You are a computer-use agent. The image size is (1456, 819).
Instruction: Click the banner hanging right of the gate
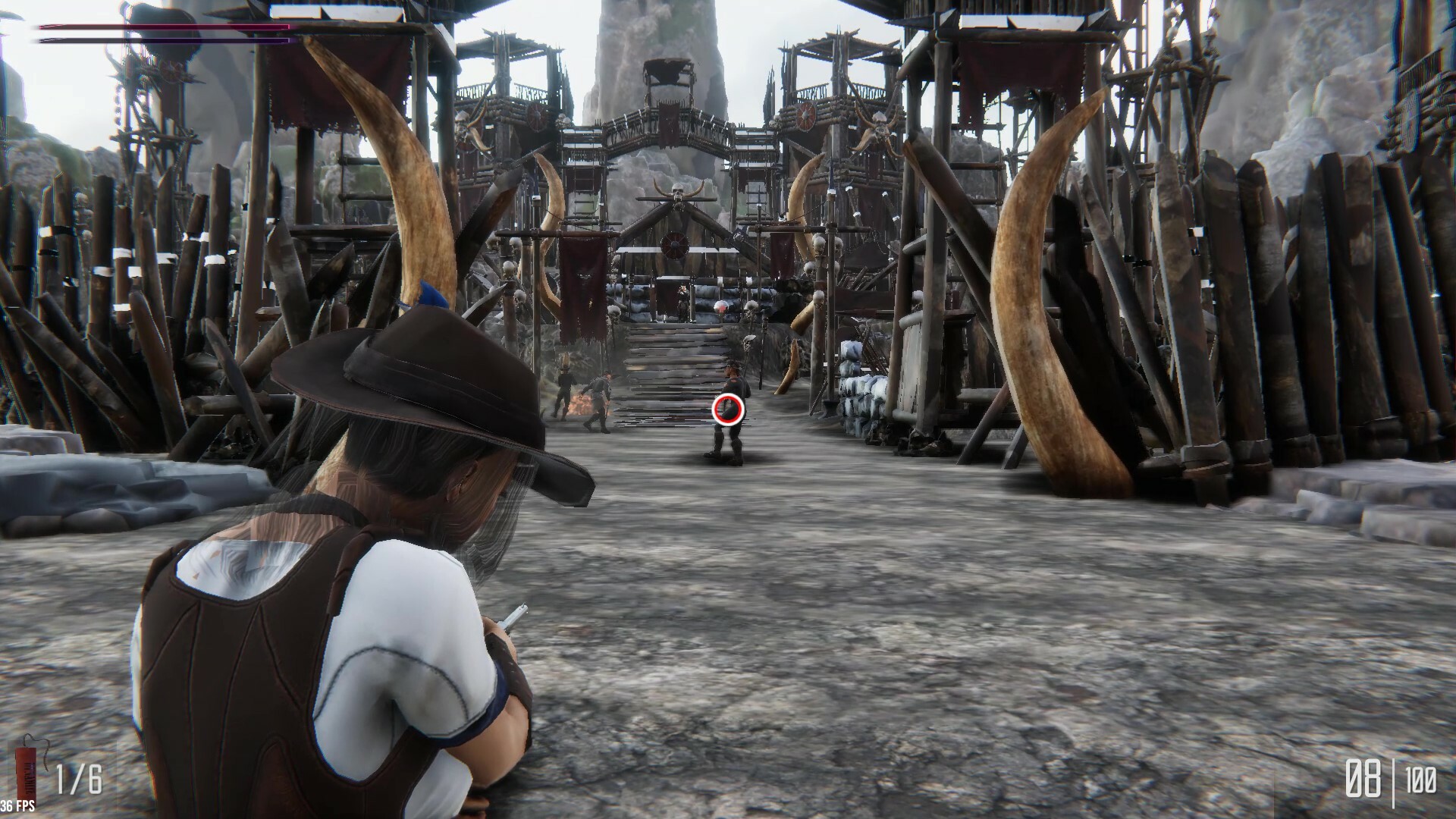click(x=781, y=254)
